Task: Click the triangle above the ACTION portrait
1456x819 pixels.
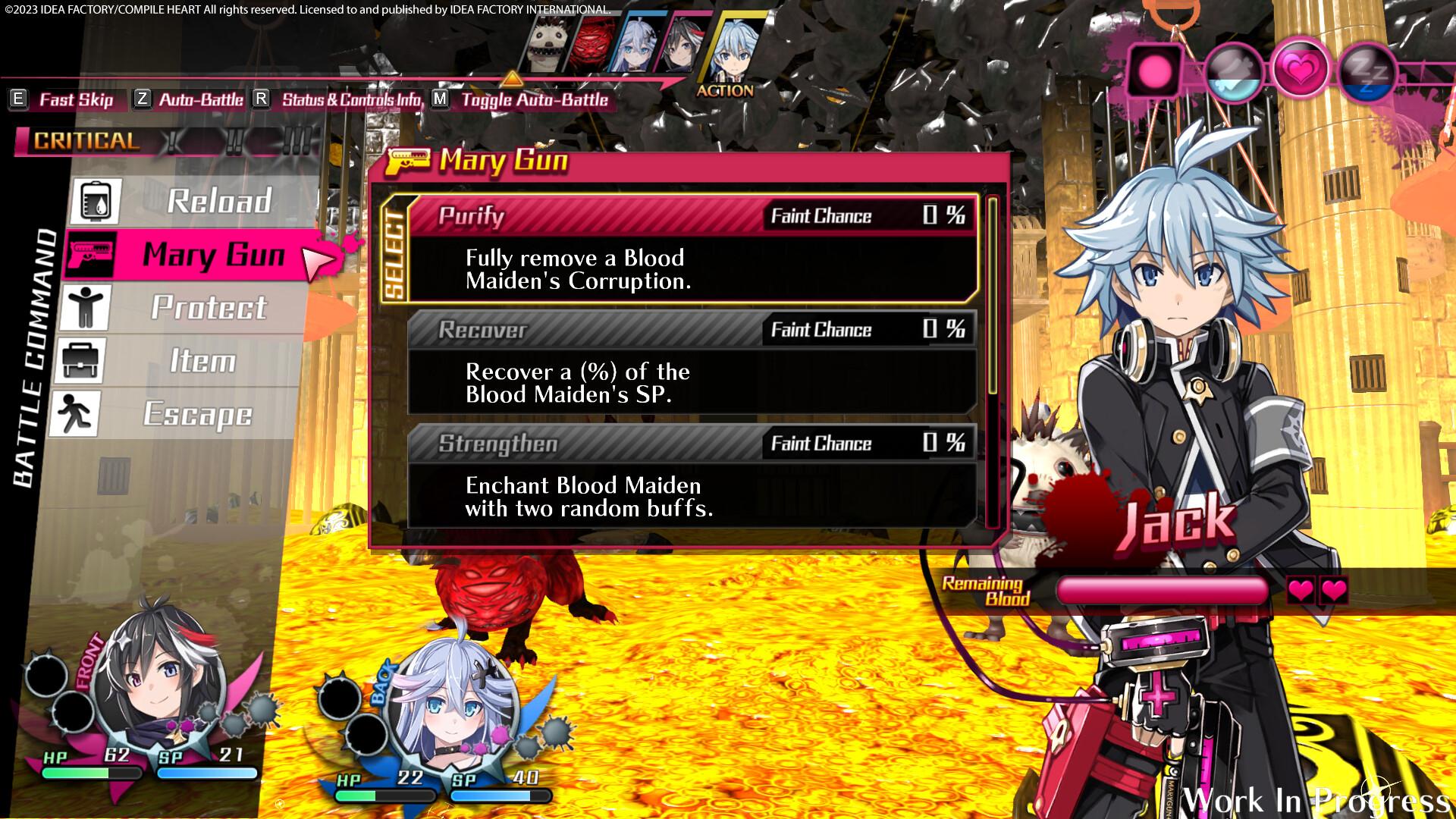Action: [x=513, y=78]
